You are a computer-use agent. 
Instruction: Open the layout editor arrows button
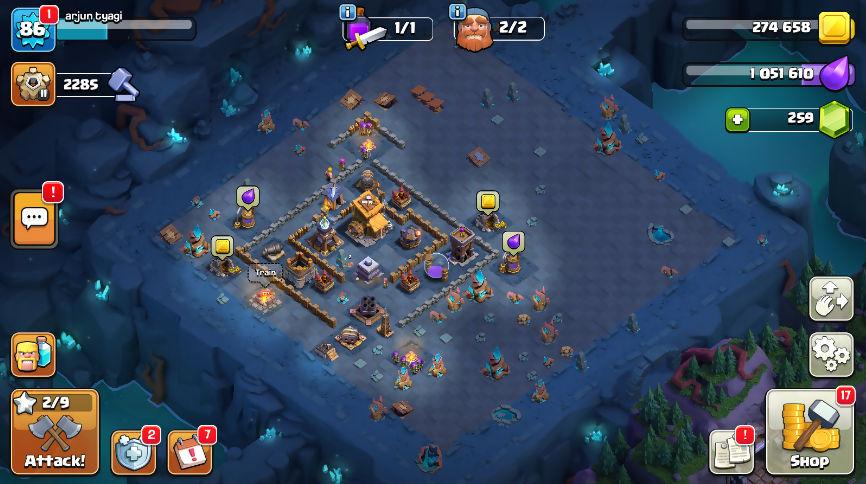coord(831,298)
